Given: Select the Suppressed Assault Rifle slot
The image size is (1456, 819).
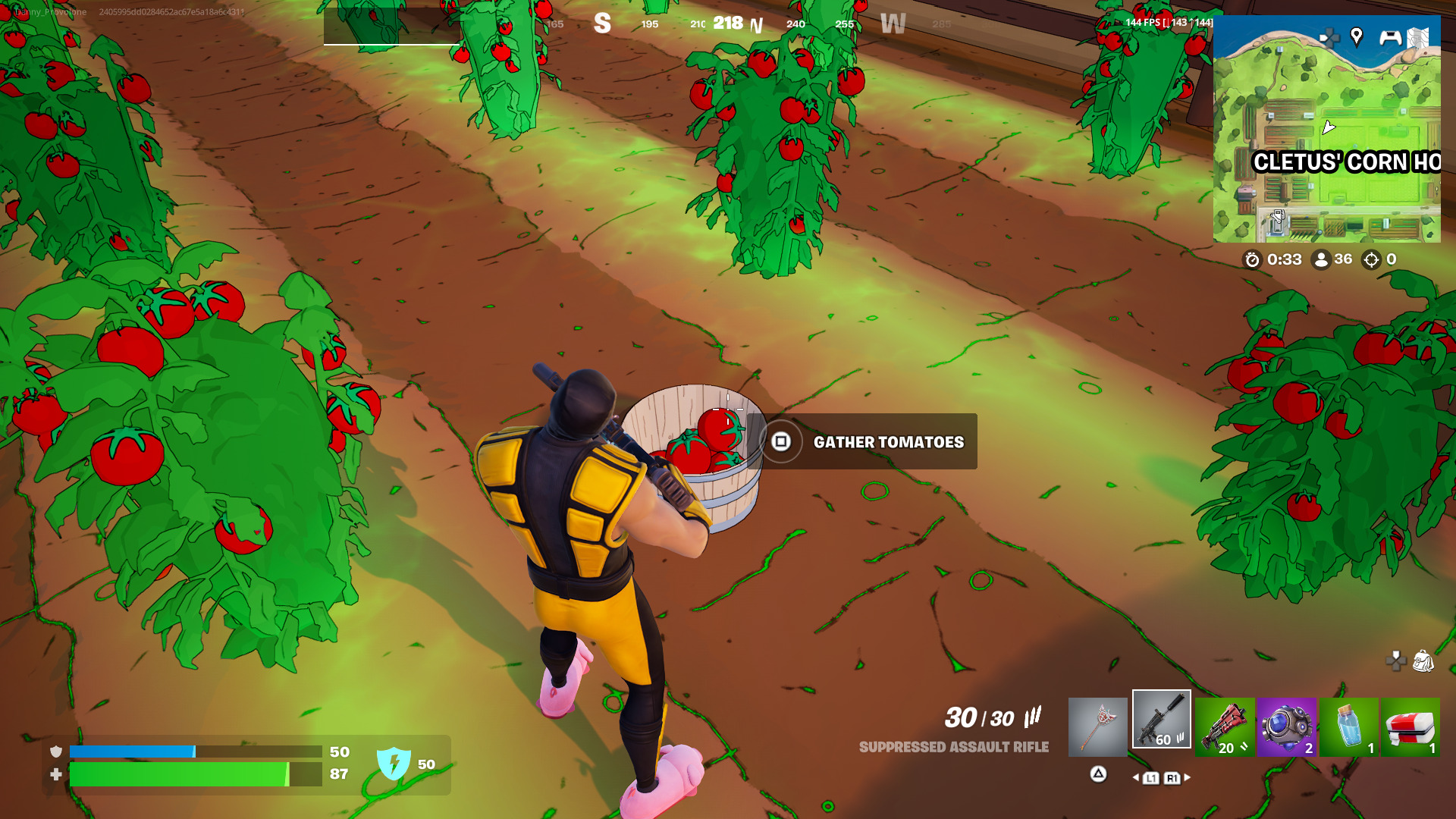Looking at the screenshot, I should pos(1161,720).
